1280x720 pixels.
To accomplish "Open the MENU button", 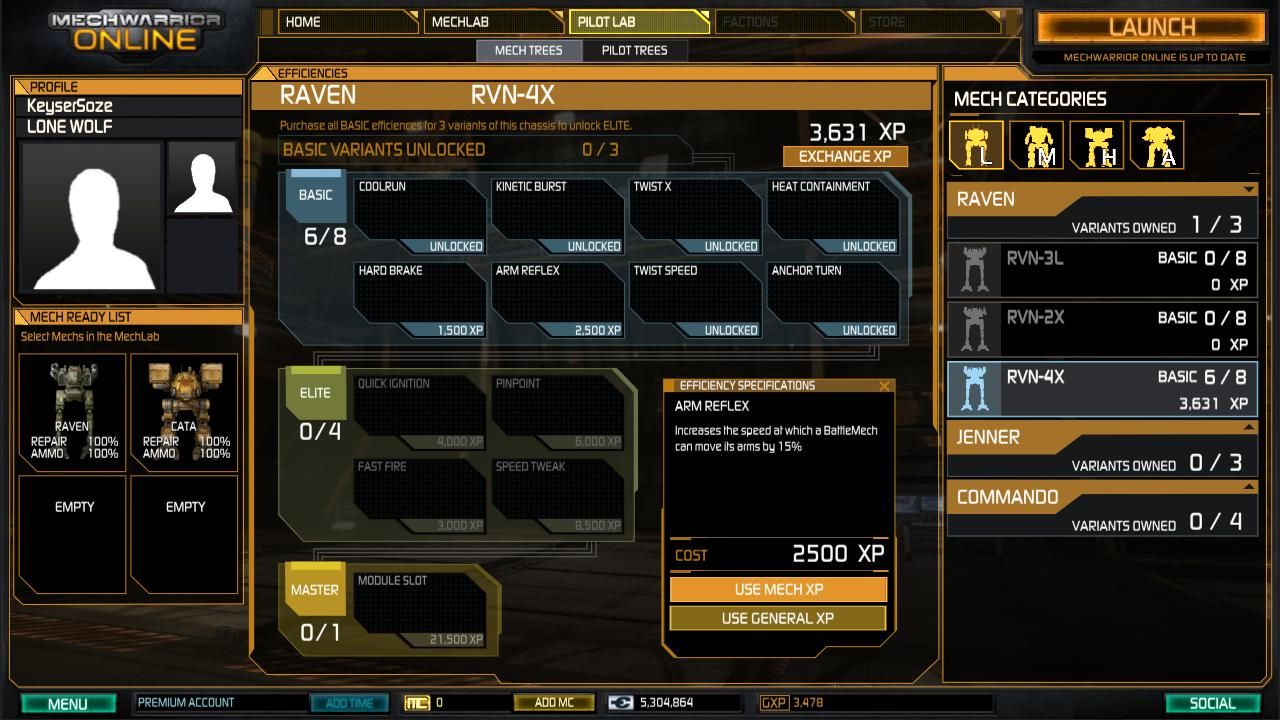I will point(67,703).
